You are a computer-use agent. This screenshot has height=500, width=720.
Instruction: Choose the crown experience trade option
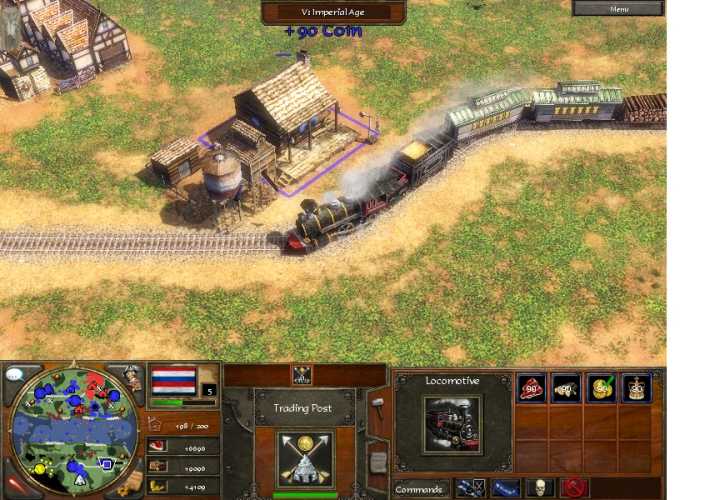click(635, 388)
